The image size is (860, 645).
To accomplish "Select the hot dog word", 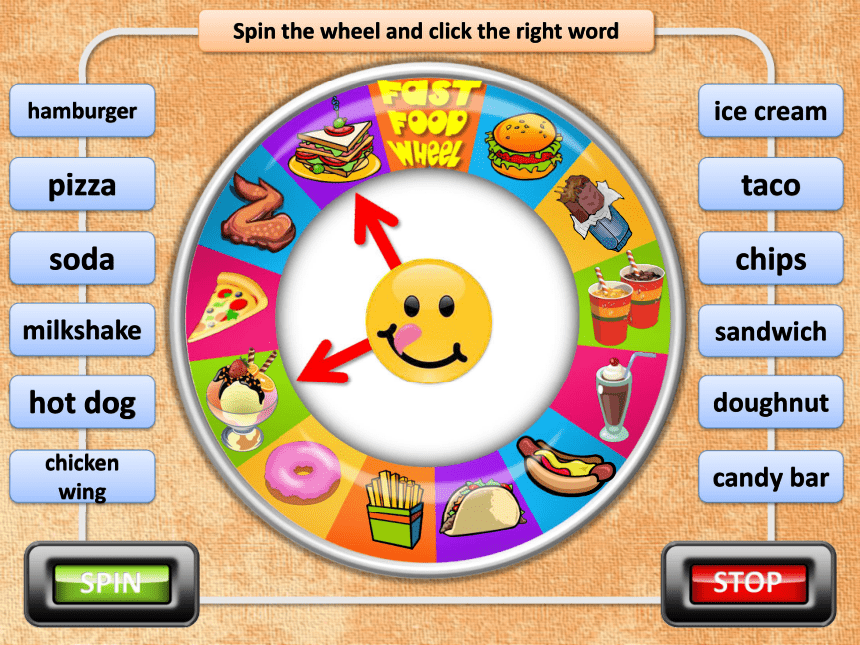I will pyautogui.click(x=83, y=403).
